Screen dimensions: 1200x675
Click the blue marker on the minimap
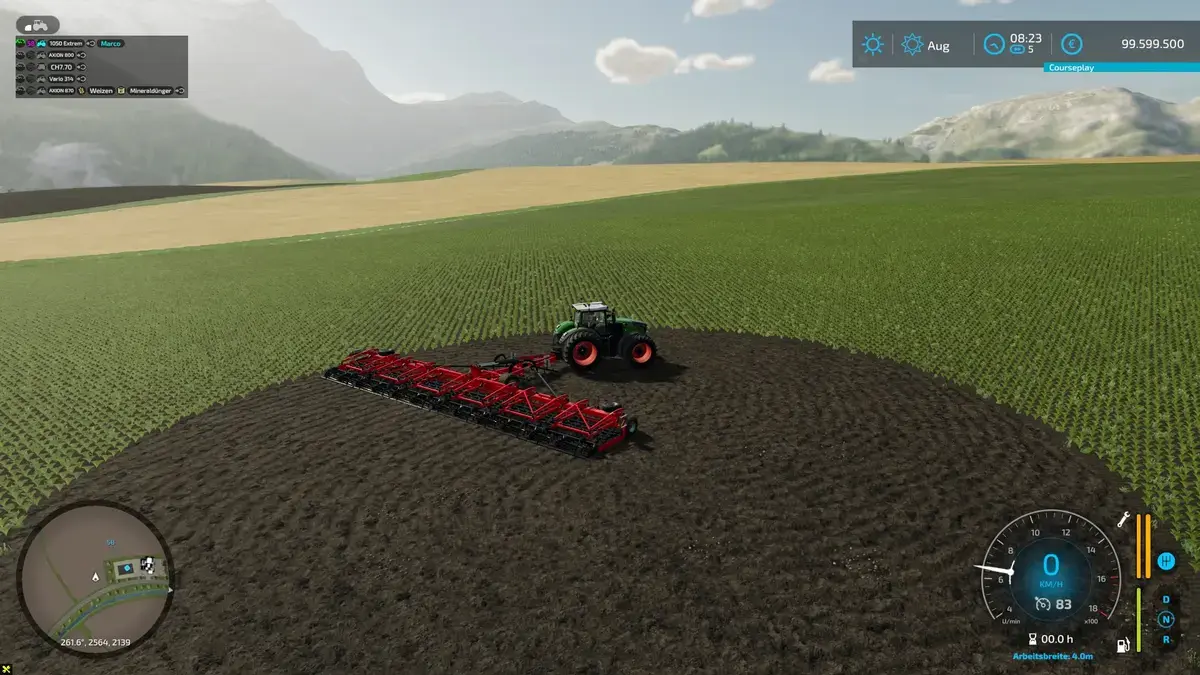(x=110, y=542)
